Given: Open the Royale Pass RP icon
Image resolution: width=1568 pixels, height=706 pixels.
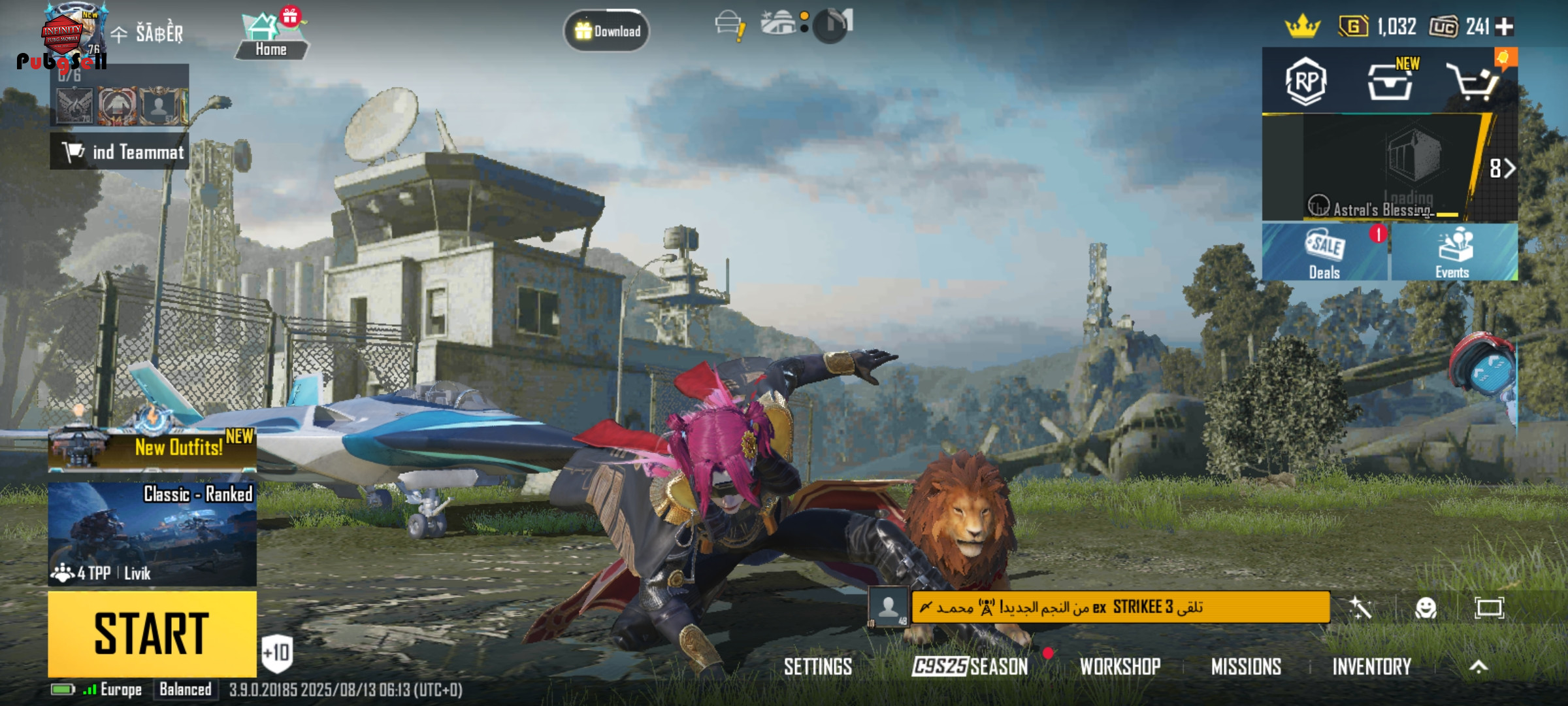Looking at the screenshot, I should (x=1305, y=81).
